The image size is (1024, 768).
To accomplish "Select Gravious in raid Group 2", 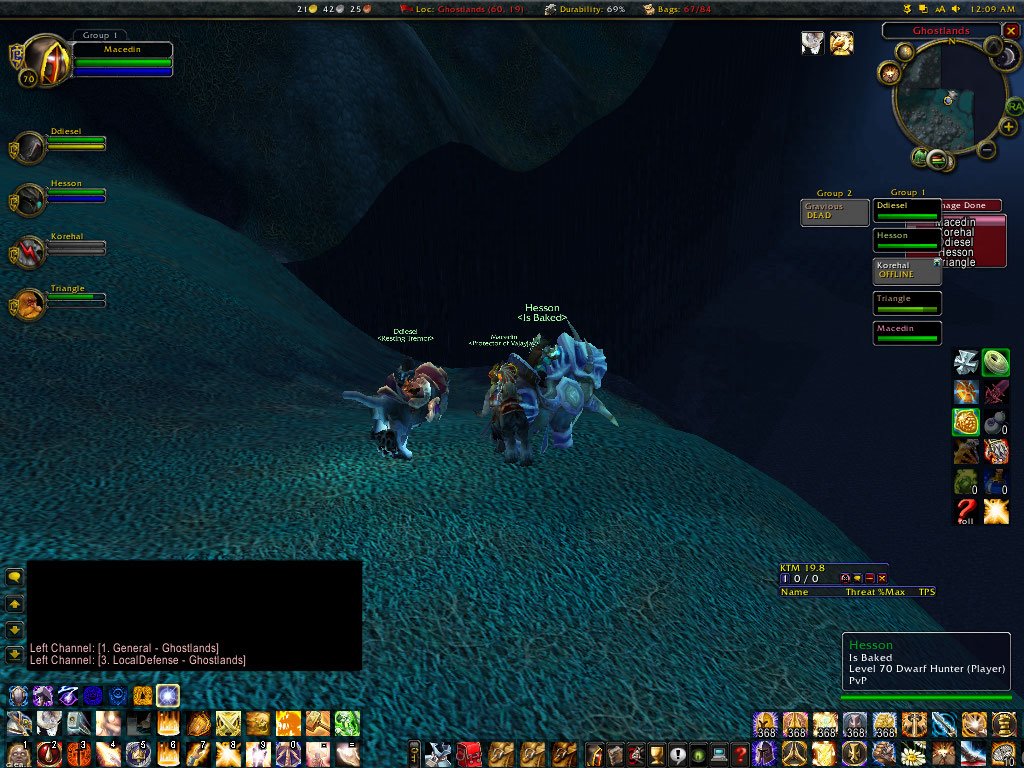I will (834, 212).
